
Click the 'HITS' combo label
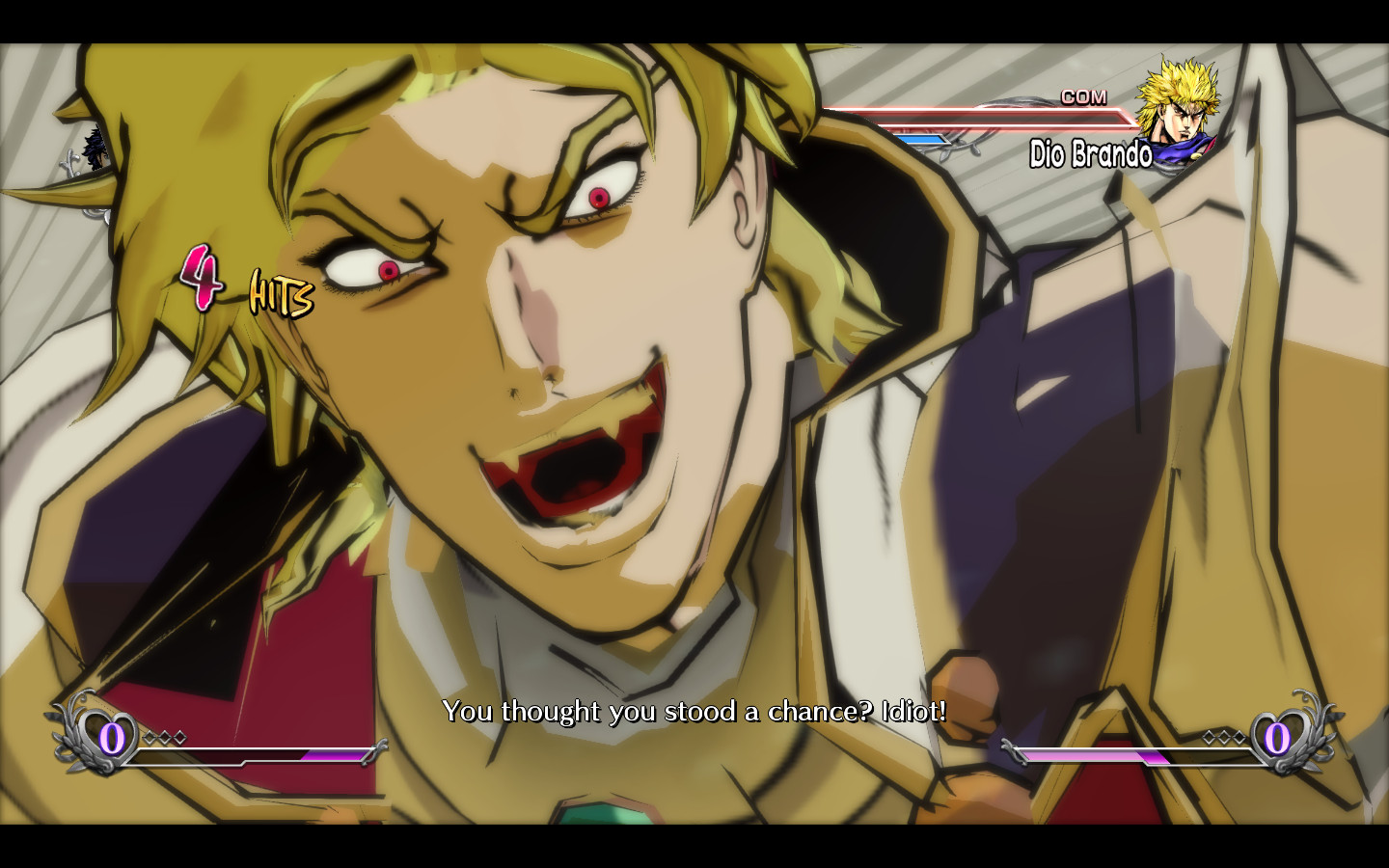point(278,296)
